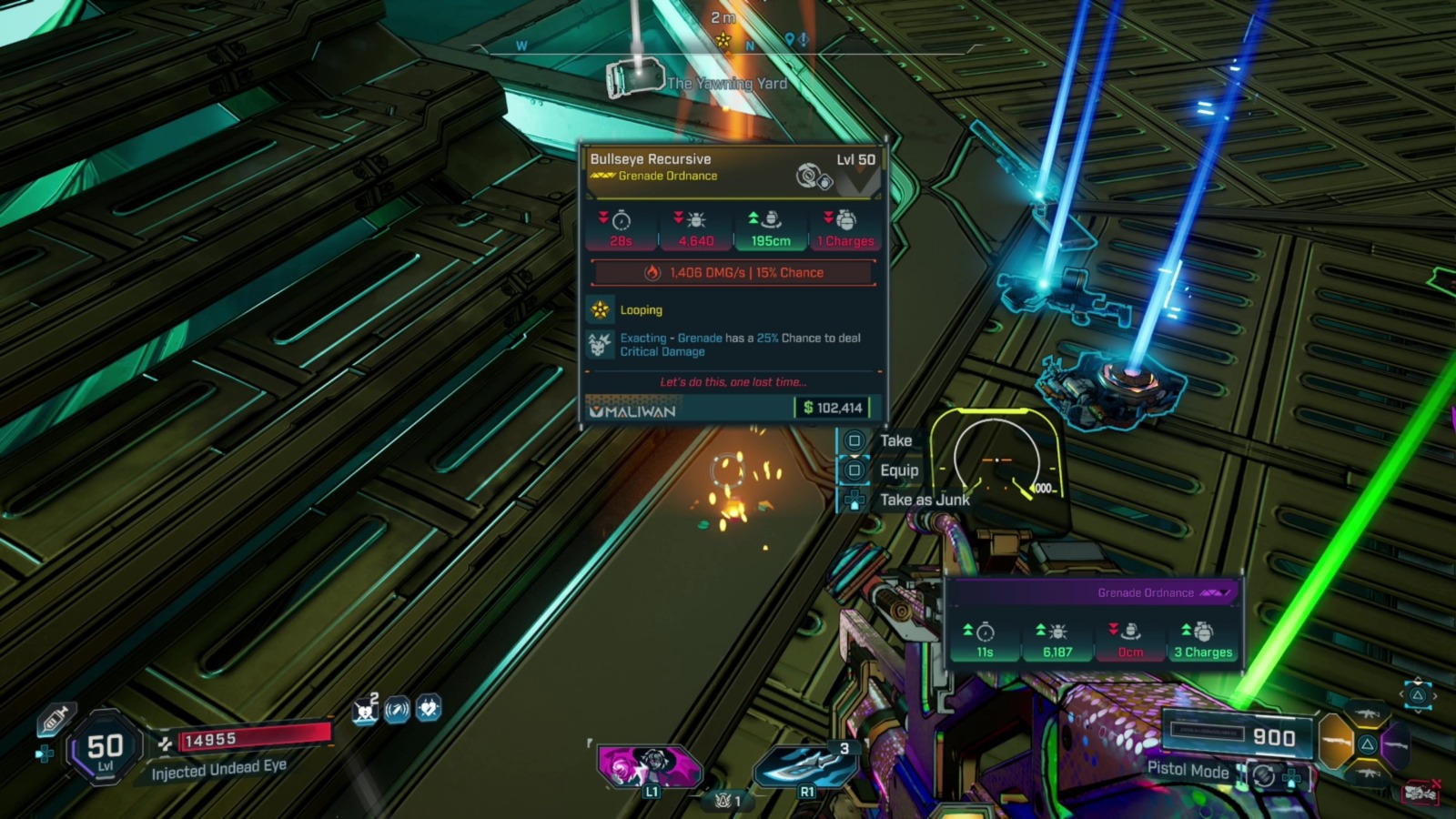Select the Looping perk row on item card
This screenshot has height=819, width=1456.
[641, 310]
